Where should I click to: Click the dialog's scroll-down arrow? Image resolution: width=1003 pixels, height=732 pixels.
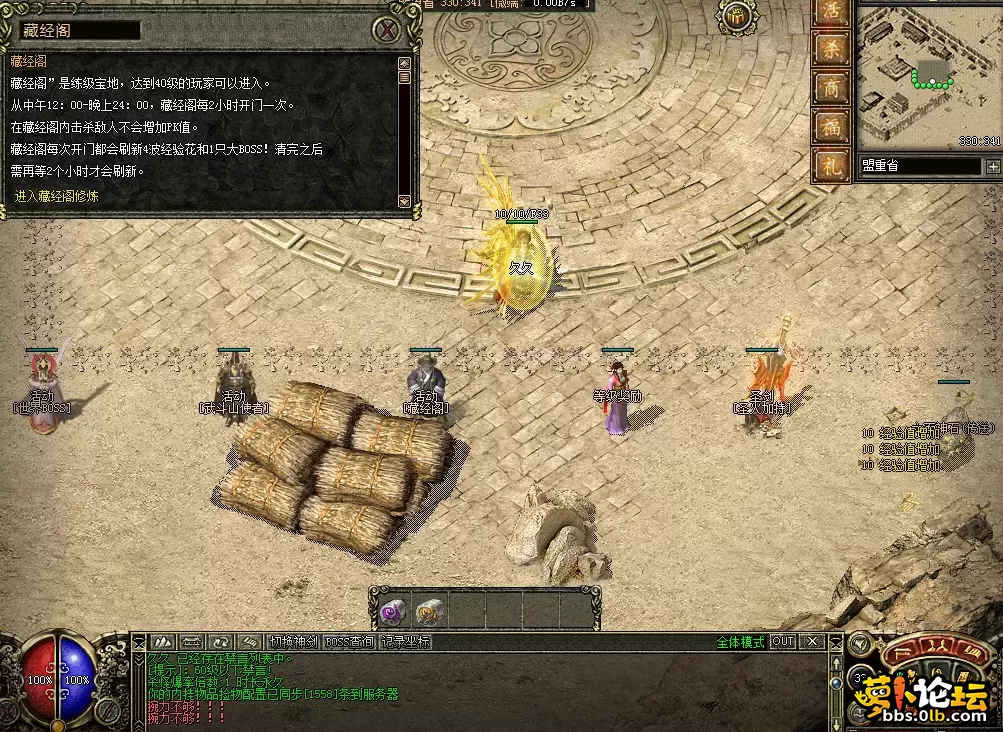tap(404, 200)
